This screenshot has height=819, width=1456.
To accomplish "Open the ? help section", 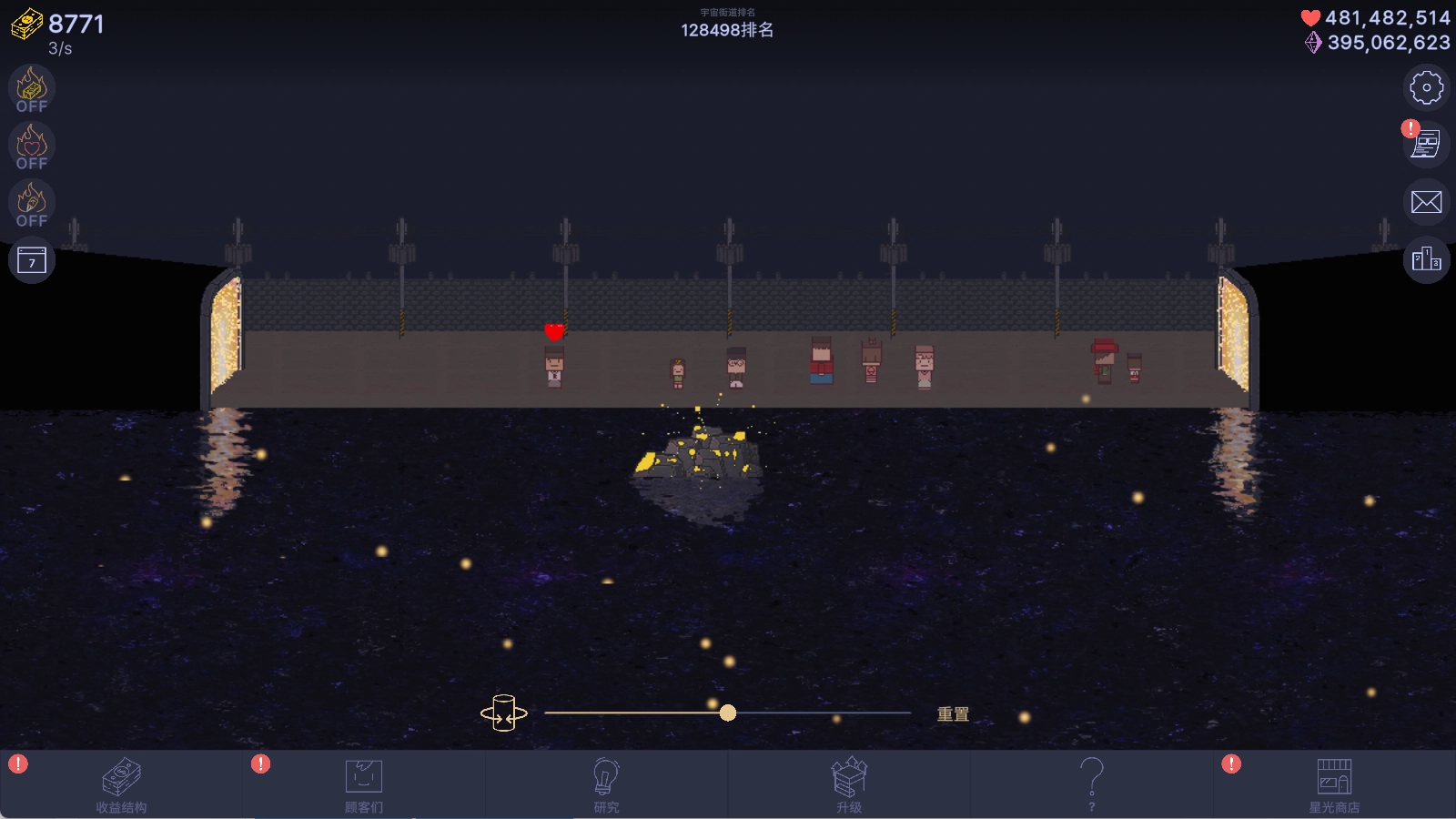I will tap(1091, 784).
